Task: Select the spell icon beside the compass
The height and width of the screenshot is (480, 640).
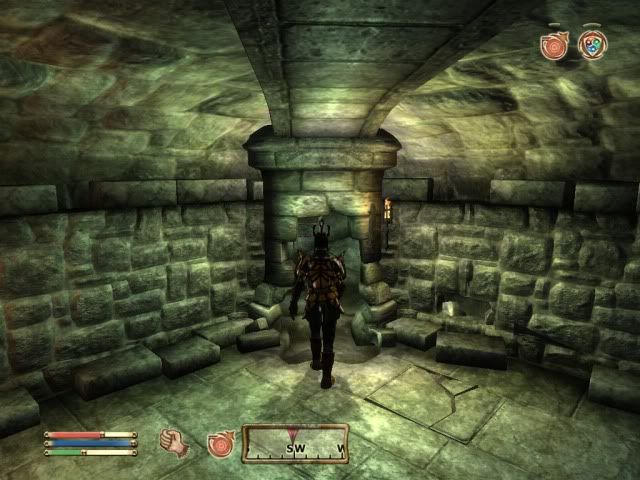Action: [220, 444]
